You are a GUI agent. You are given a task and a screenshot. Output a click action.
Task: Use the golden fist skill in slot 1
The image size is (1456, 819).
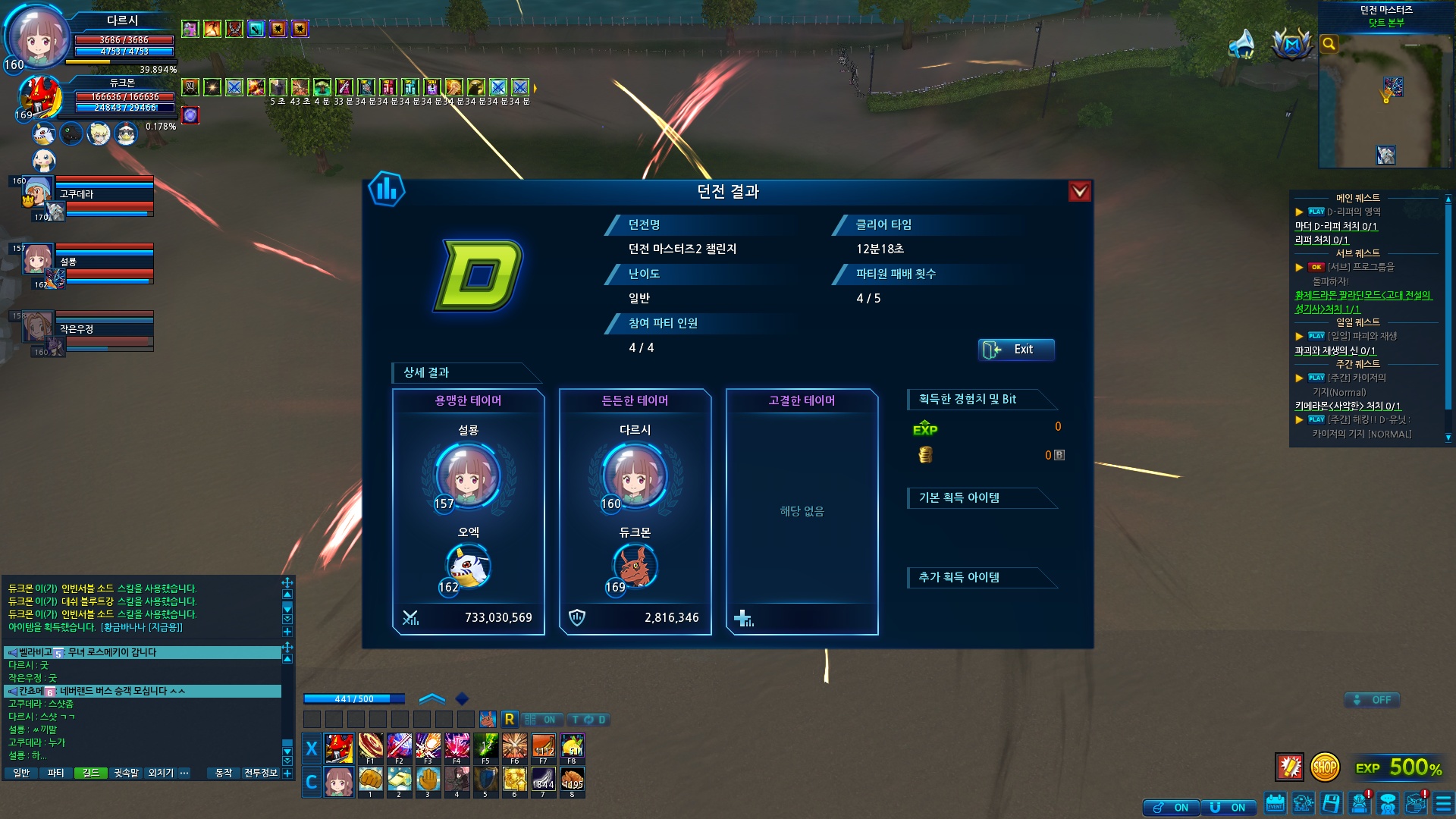coord(371,780)
